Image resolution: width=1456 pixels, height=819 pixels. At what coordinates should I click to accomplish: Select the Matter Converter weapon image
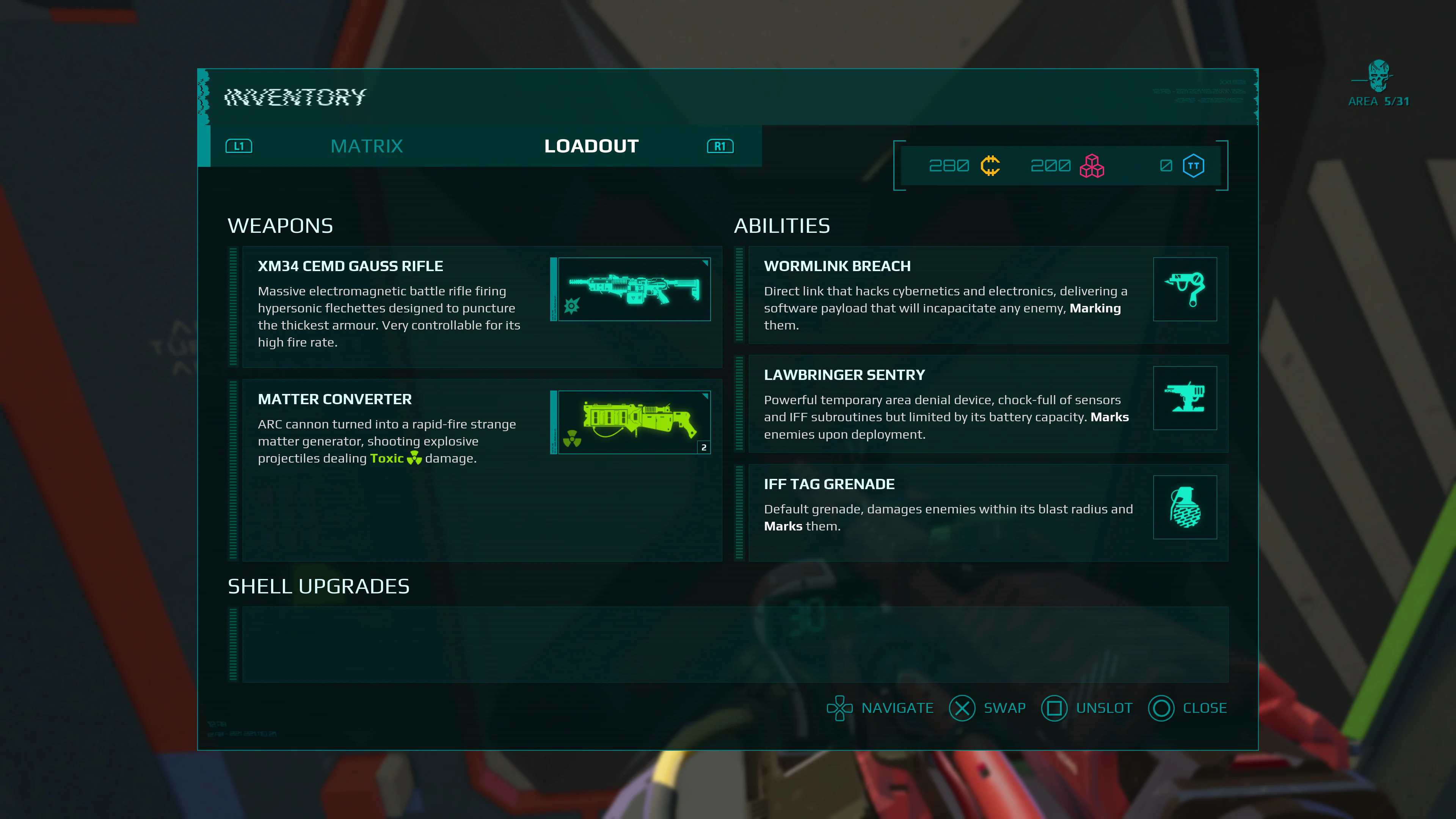coord(631,422)
